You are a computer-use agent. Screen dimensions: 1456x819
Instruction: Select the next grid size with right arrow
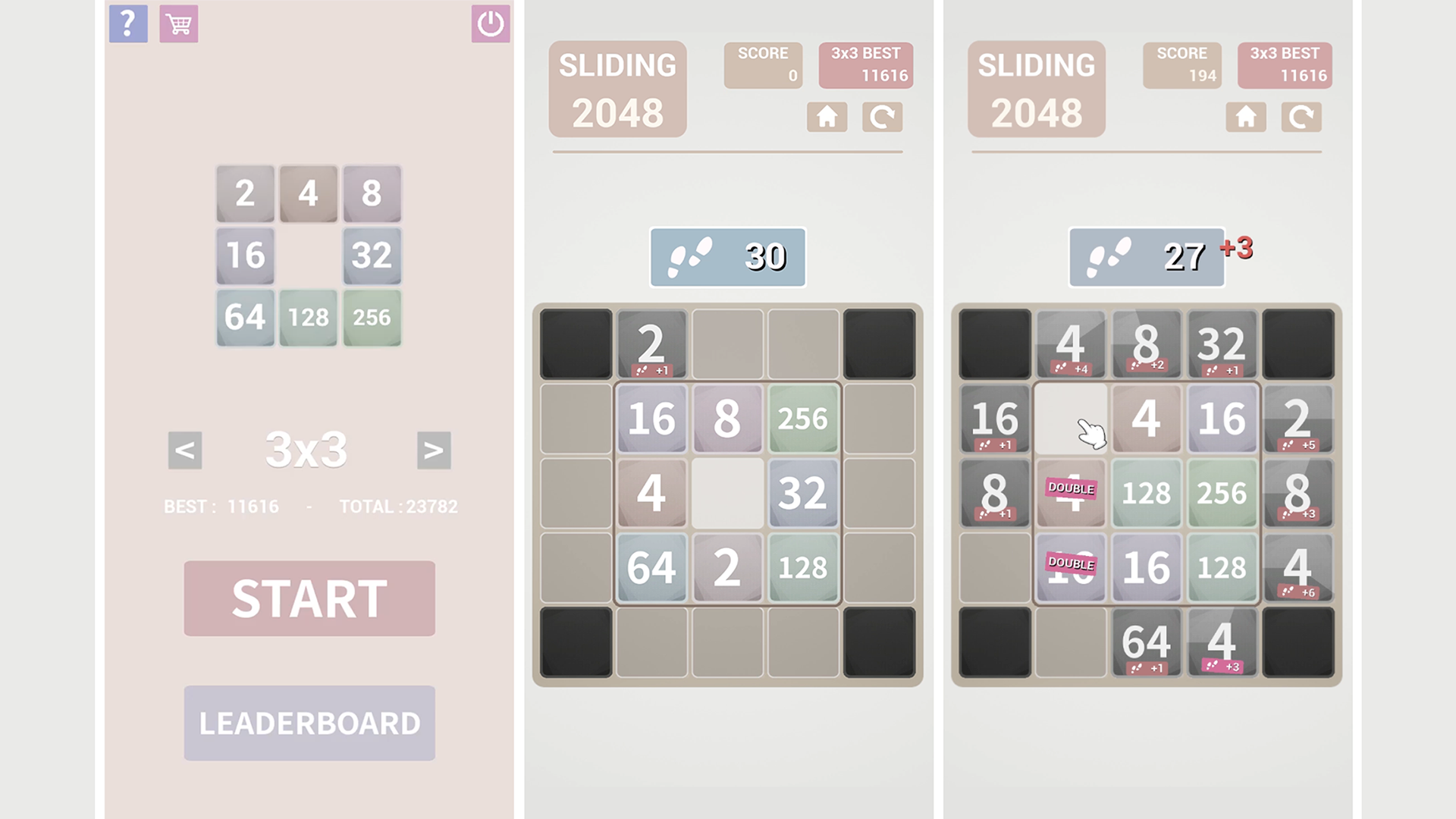(434, 449)
